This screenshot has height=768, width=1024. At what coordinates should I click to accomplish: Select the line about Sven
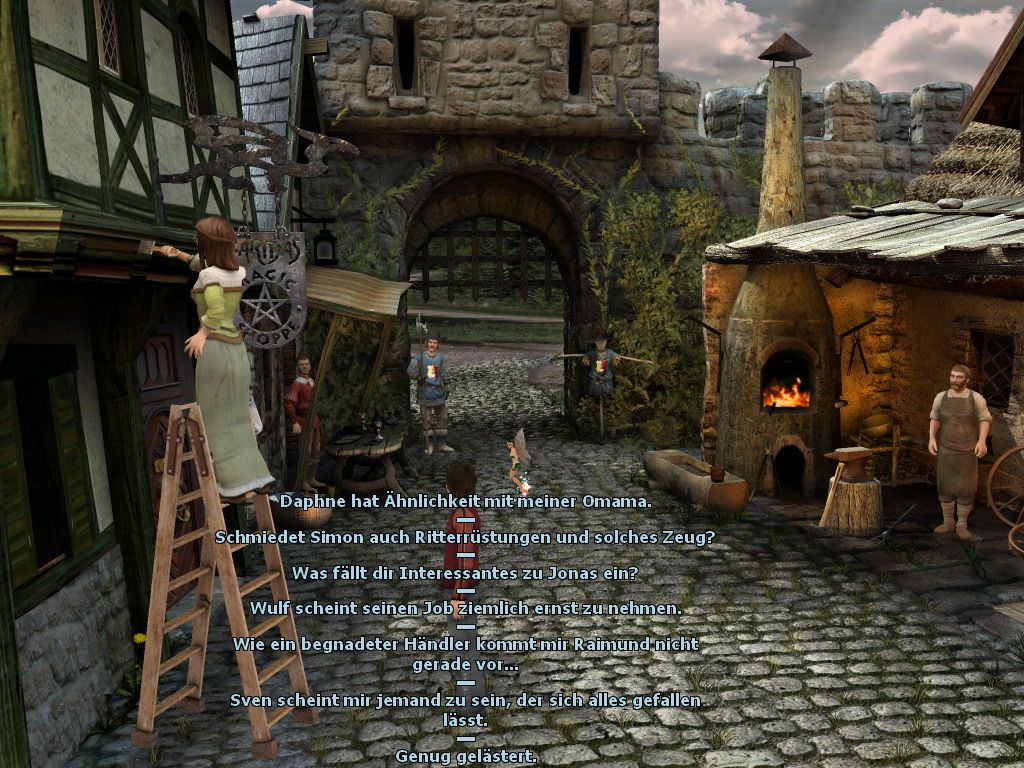[x=465, y=709]
